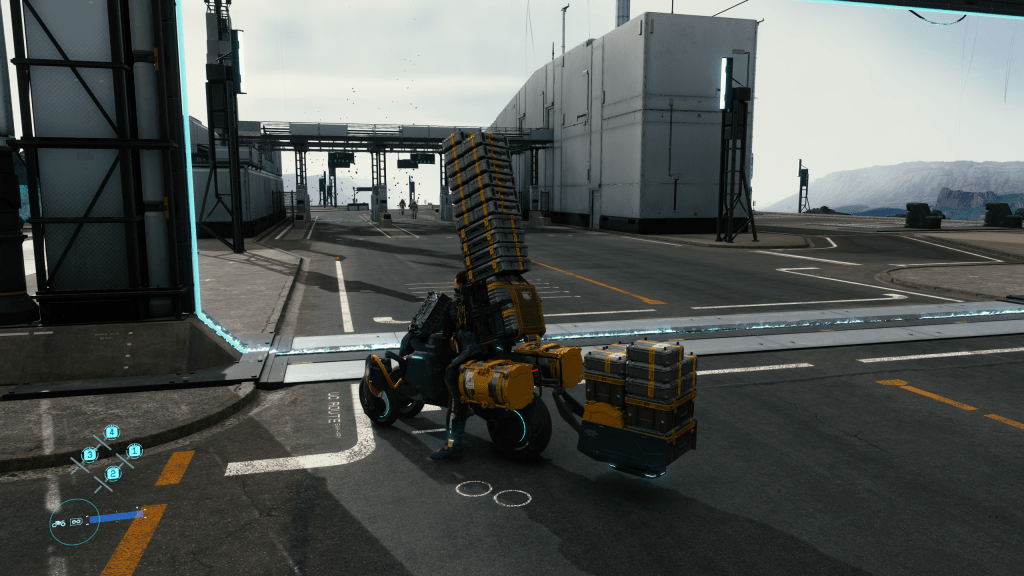Select the number 3 slot marker
Screen dimensions: 1024x576
[89, 454]
